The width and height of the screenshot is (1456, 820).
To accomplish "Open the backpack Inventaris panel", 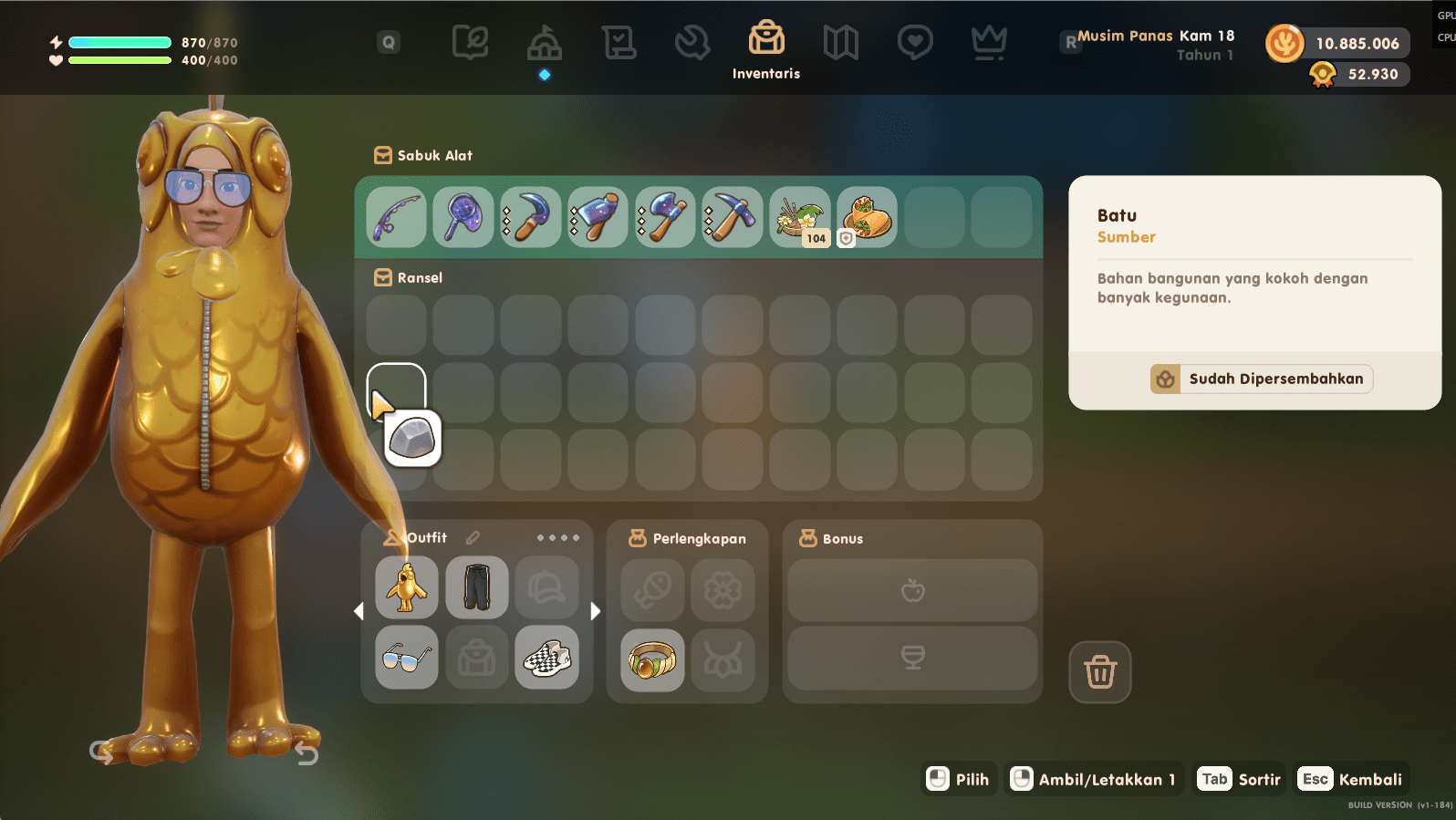I will click(x=766, y=41).
